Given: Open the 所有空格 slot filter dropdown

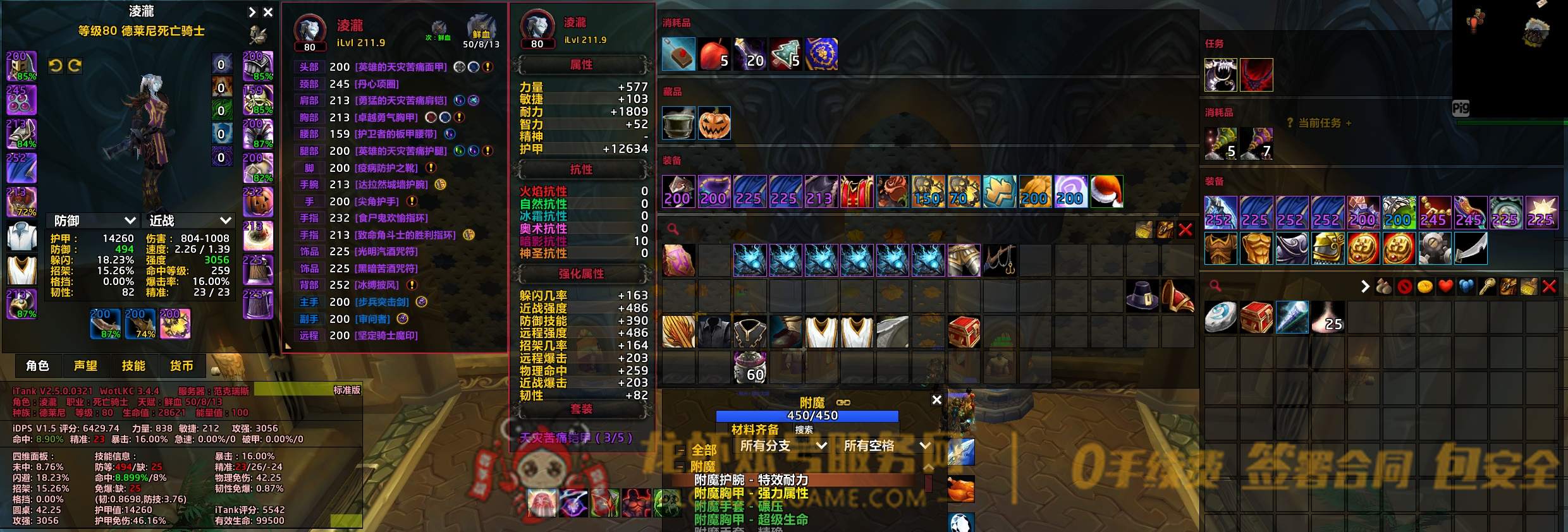Looking at the screenshot, I should pos(886,445).
